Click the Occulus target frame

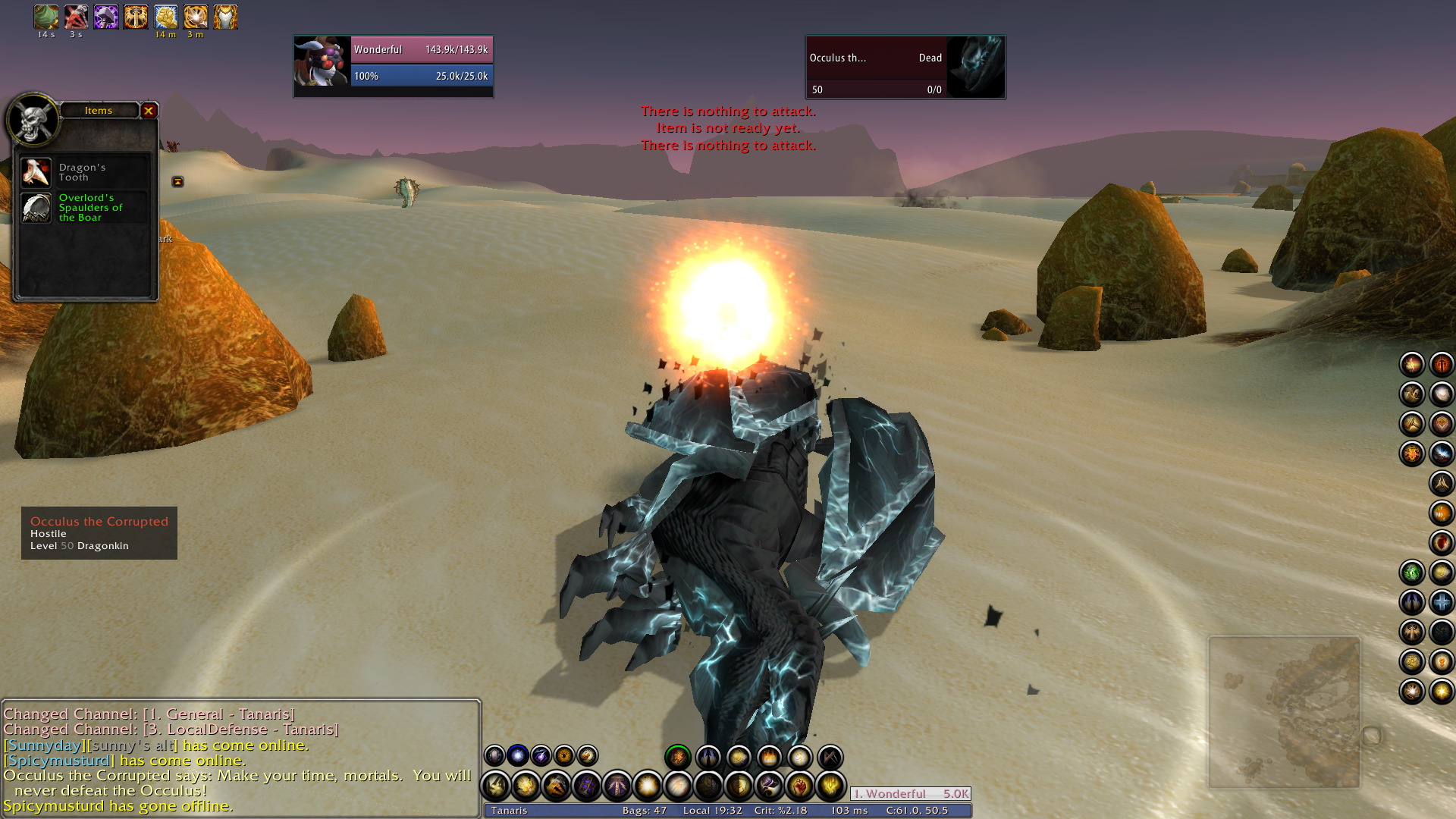pos(905,67)
